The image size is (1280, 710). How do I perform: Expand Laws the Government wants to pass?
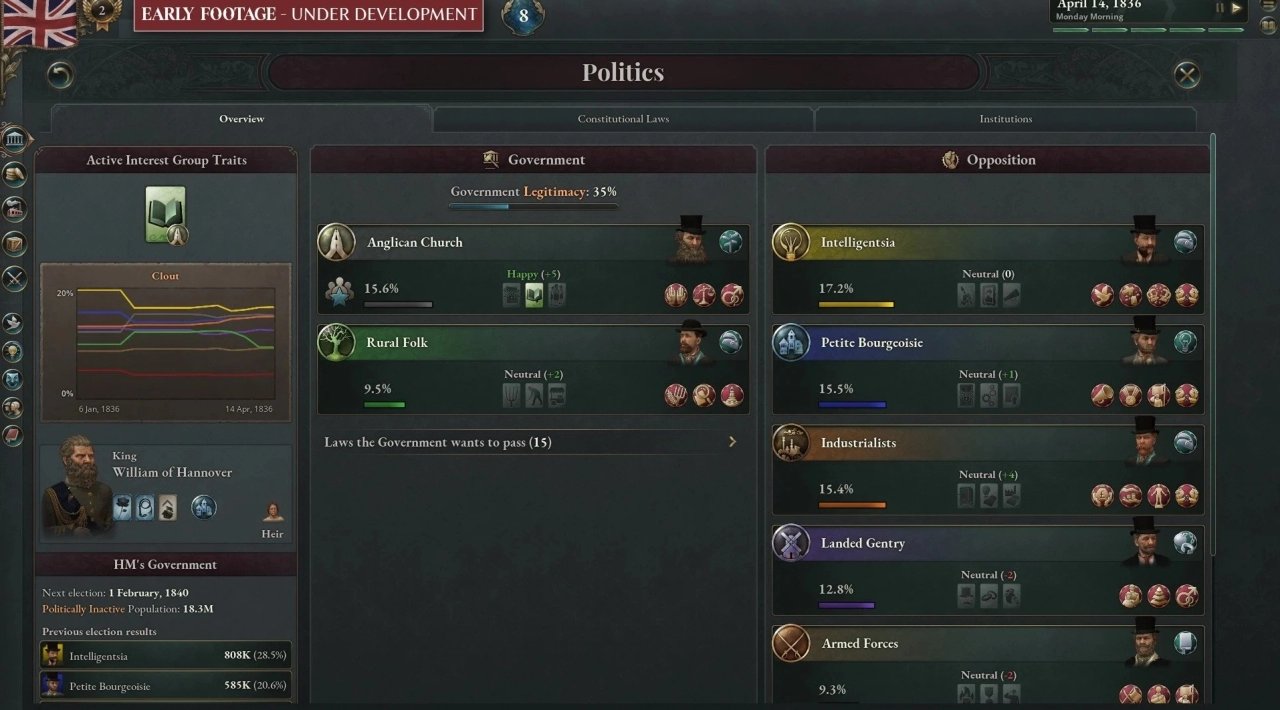[x=532, y=442]
